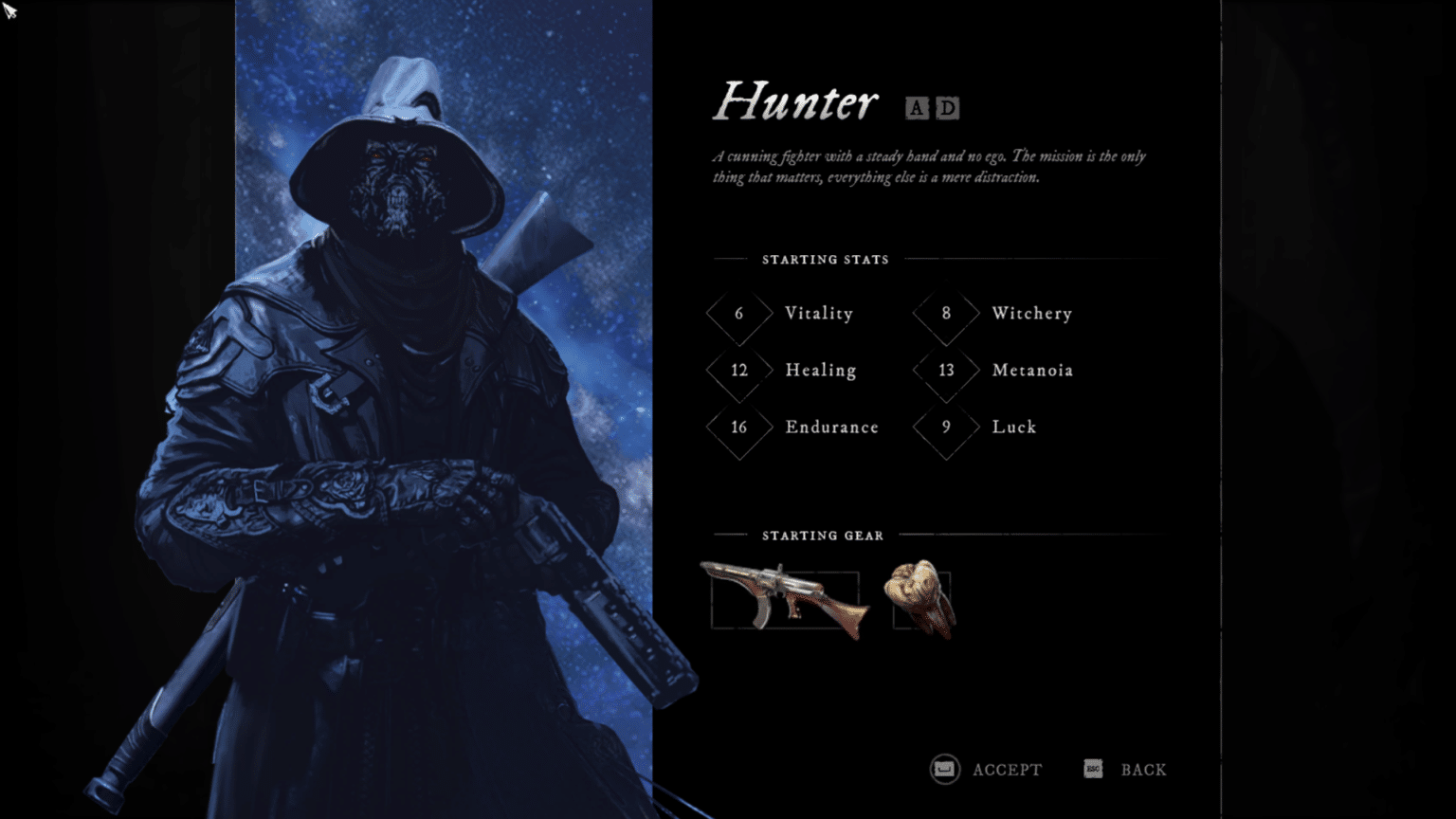
Task: Click the Healing stat diamond showing 12
Action: pyautogui.click(x=738, y=371)
